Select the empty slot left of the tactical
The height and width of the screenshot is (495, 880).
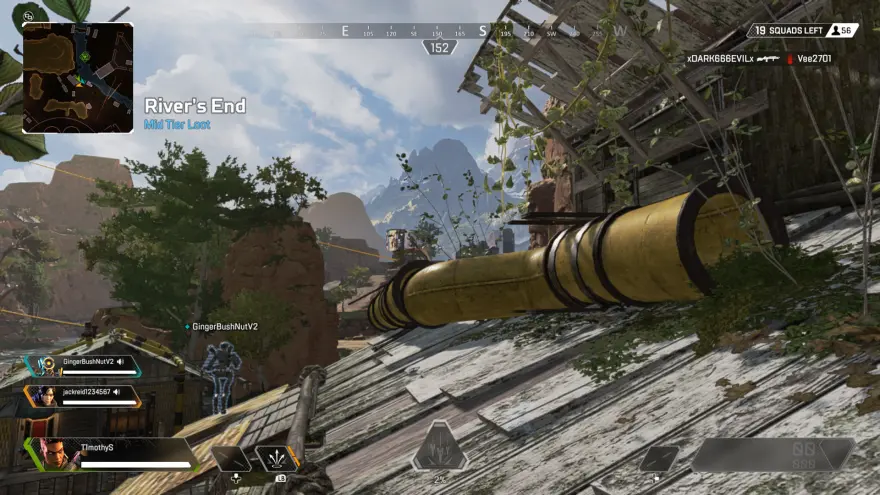coord(231,459)
